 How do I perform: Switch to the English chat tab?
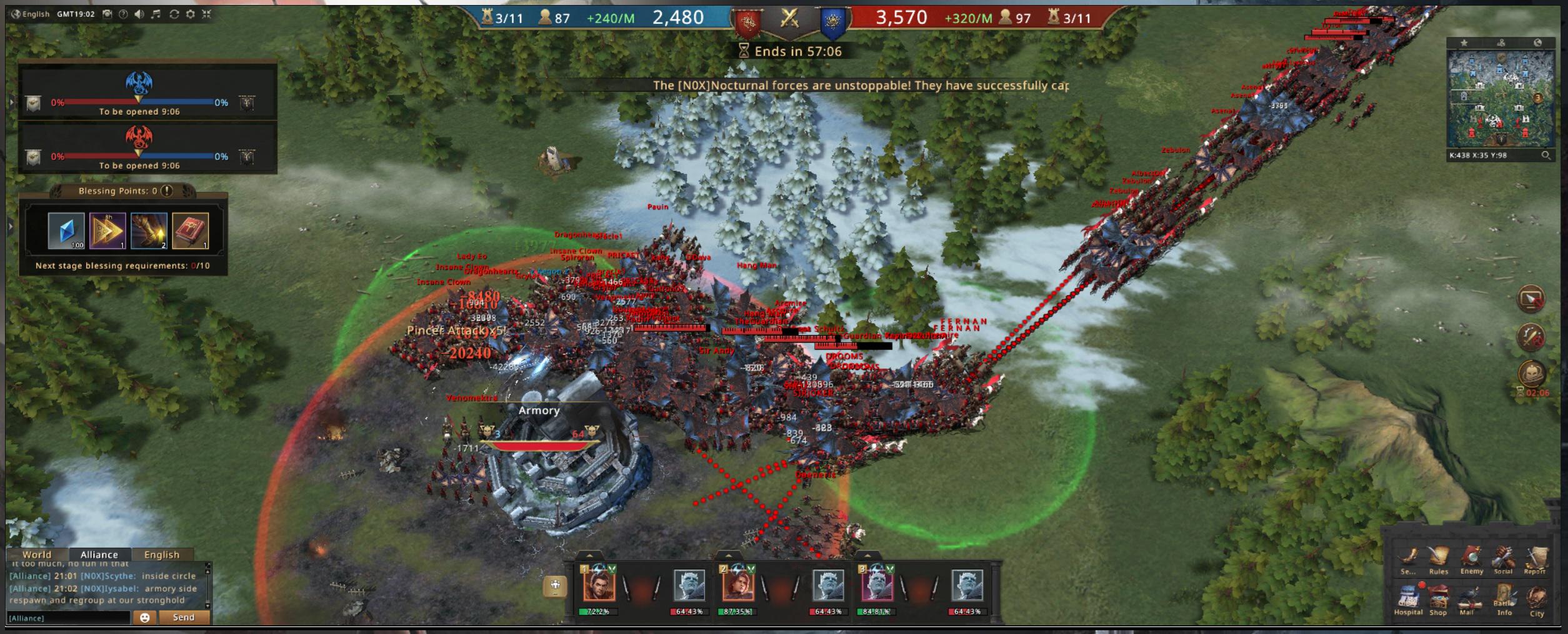tap(161, 555)
